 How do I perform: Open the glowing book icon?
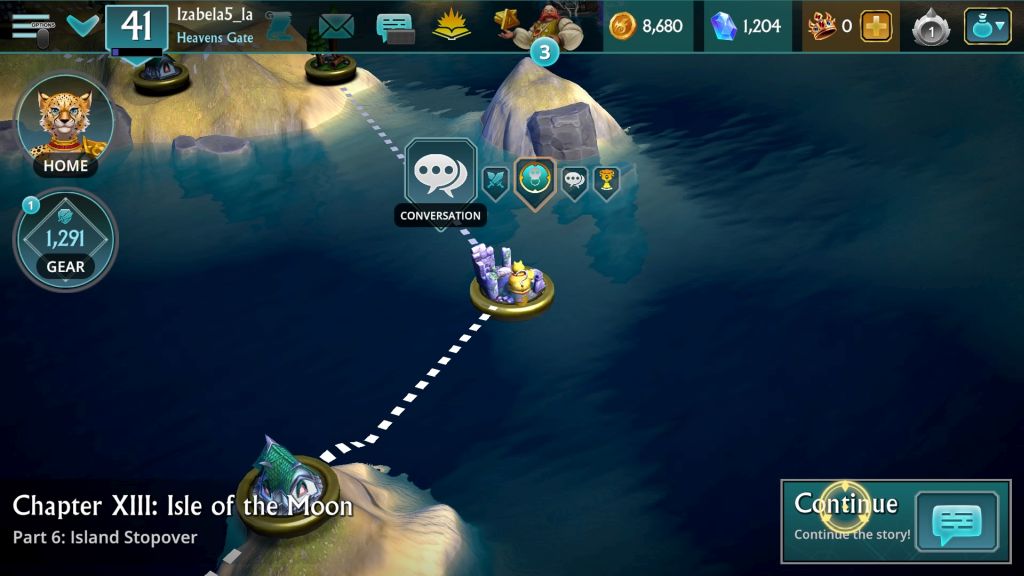pyautogui.click(x=451, y=26)
